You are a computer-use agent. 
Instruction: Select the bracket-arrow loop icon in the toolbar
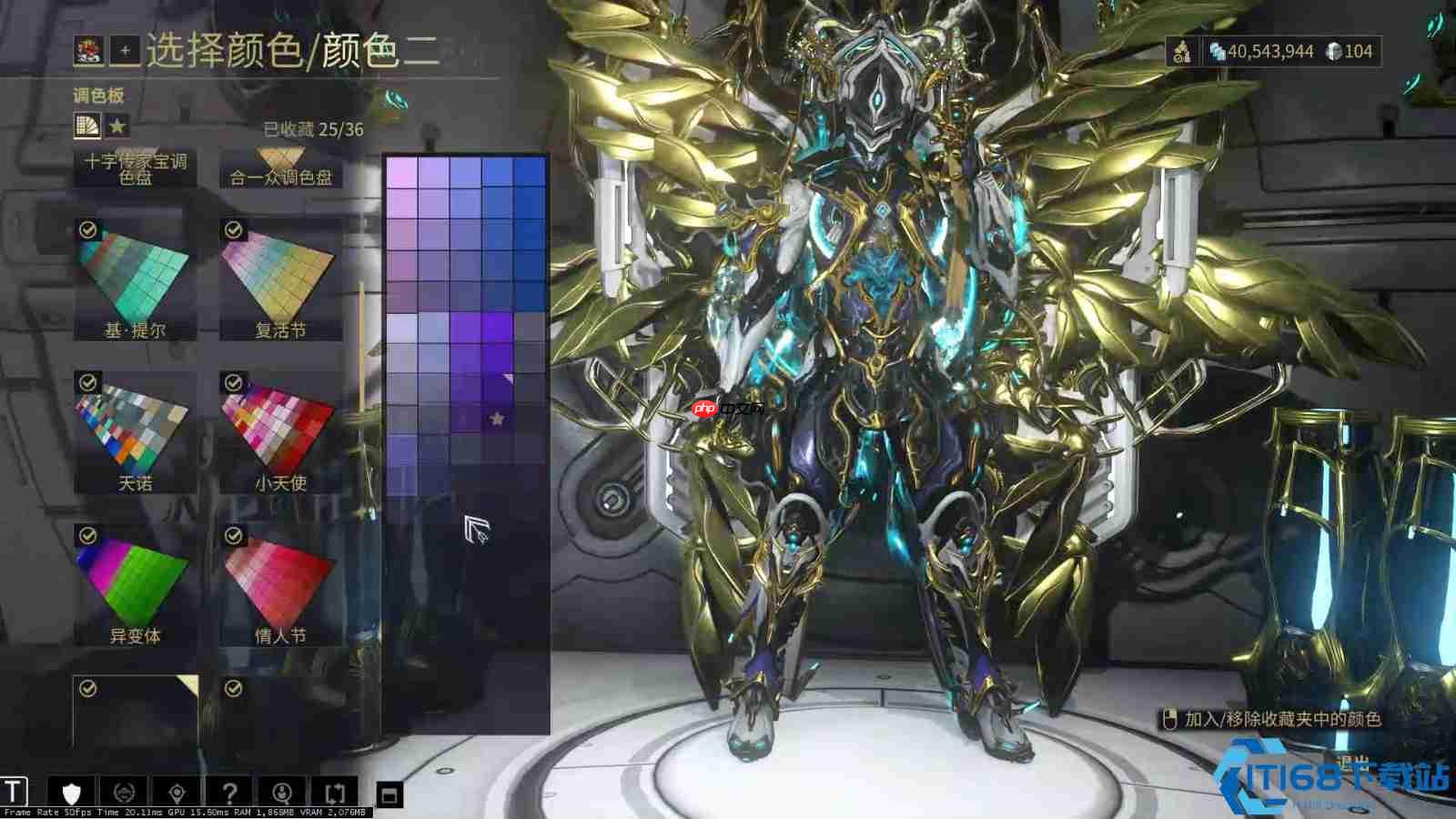click(336, 790)
